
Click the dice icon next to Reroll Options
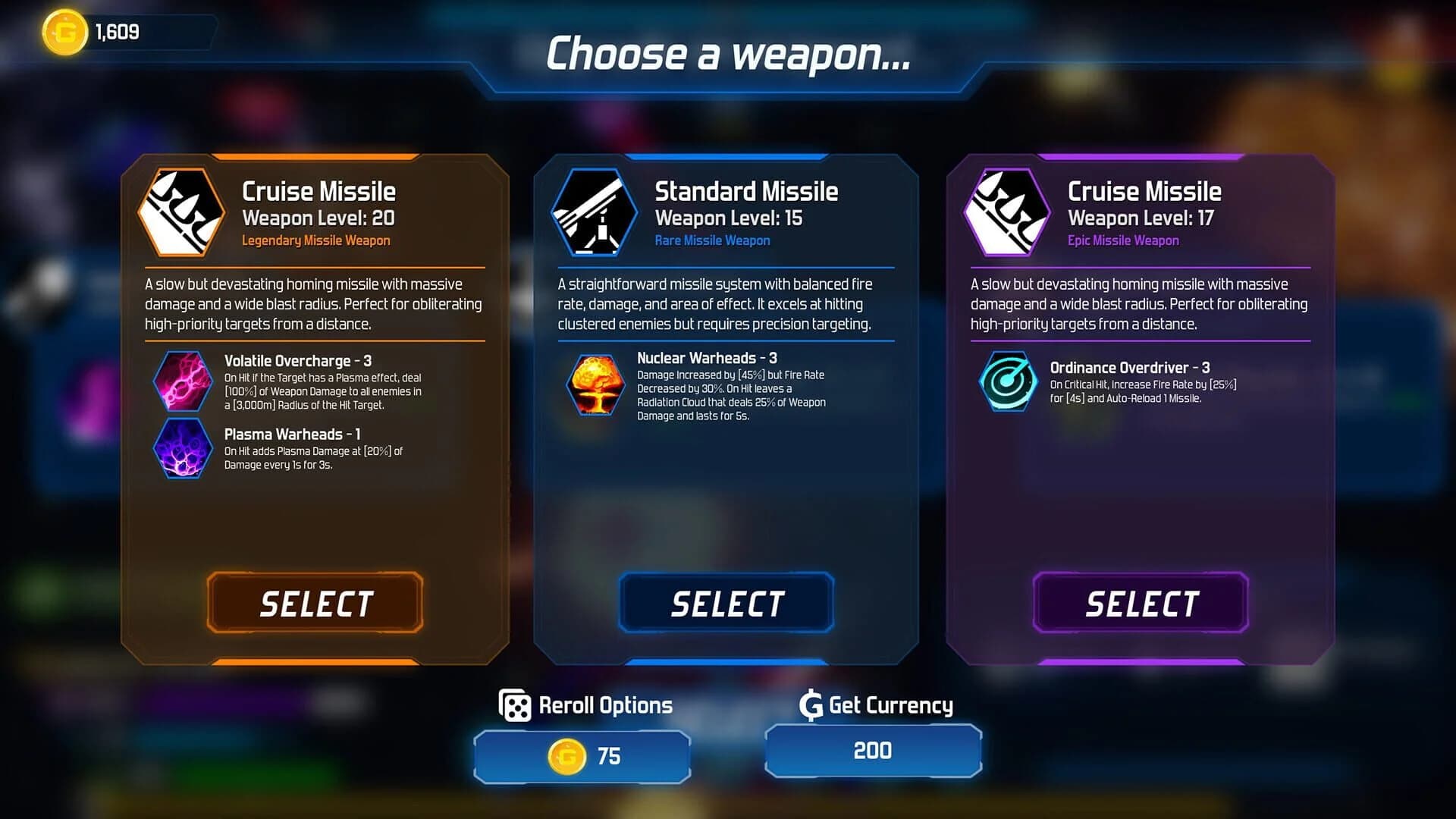[x=514, y=705]
